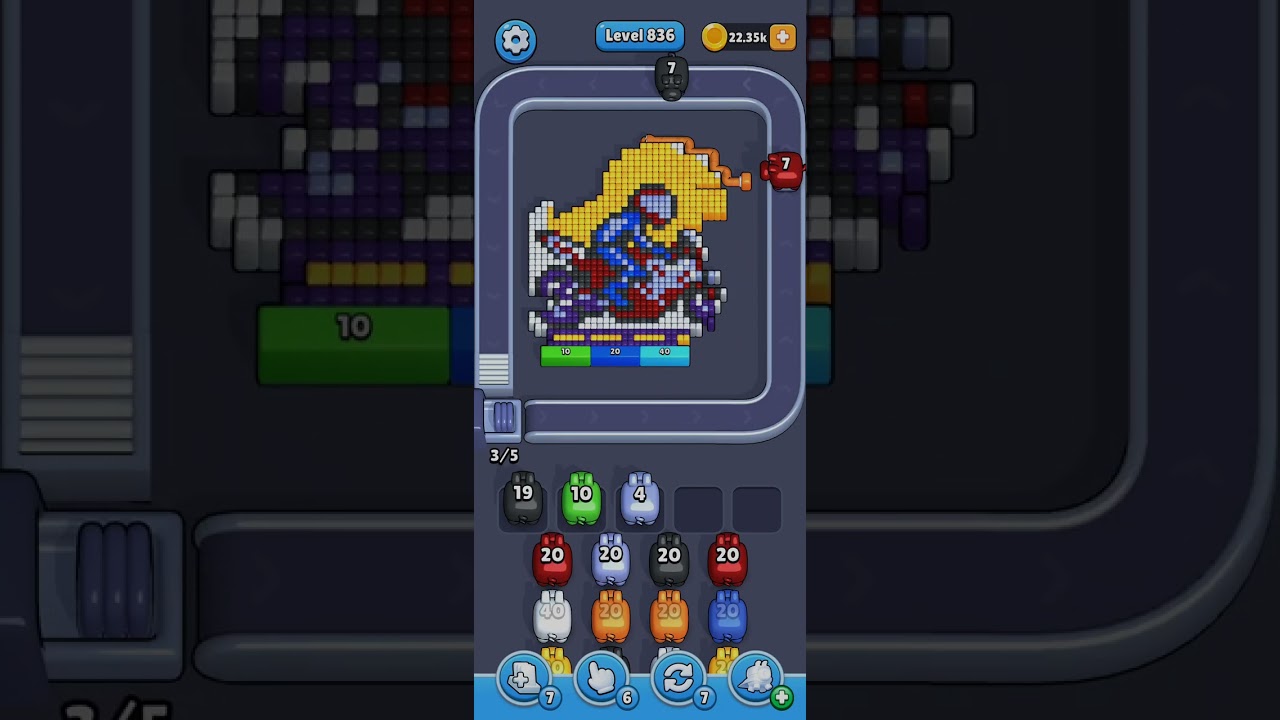Activate the train booster
Image resolution: width=1280 pixels, height=720 pixels.
click(757, 680)
